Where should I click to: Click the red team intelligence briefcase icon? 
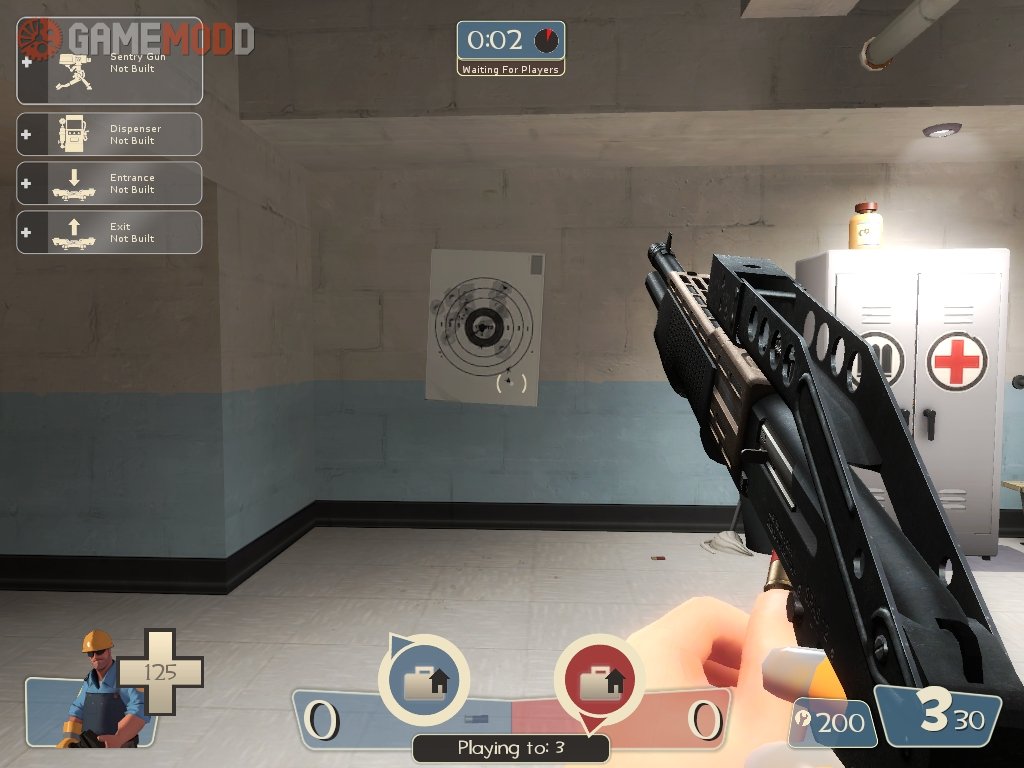click(599, 681)
